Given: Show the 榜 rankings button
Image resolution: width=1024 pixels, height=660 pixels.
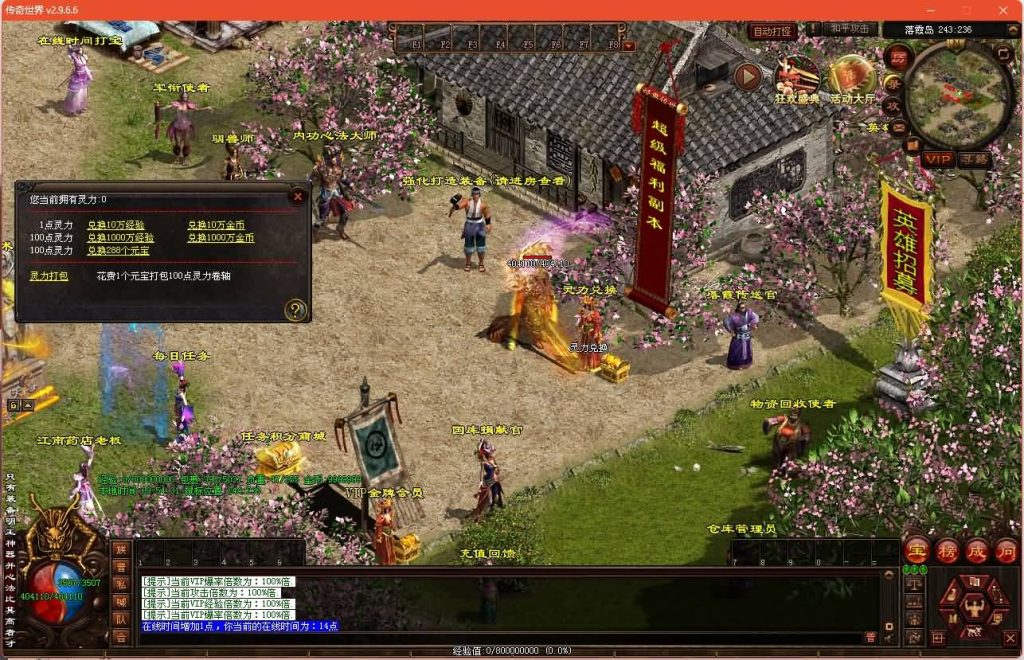Looking at the screenshot, I should click(947, 550).
